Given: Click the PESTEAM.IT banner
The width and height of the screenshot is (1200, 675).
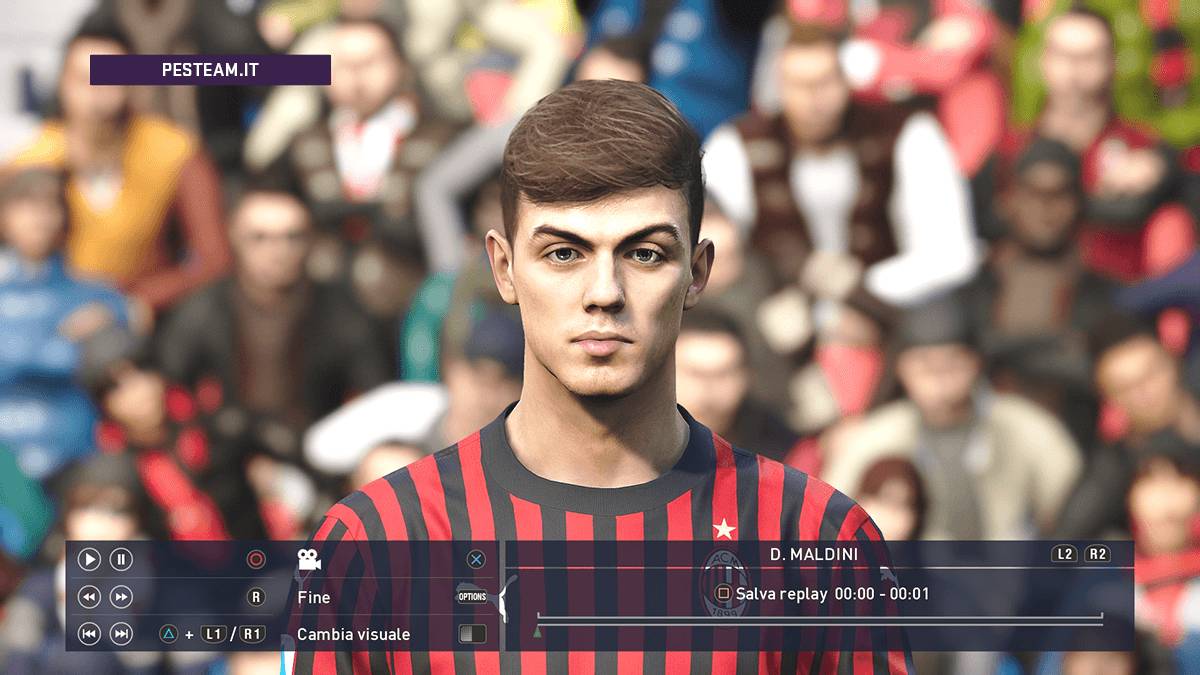Looking at the screenshot, I should [210, 70].
